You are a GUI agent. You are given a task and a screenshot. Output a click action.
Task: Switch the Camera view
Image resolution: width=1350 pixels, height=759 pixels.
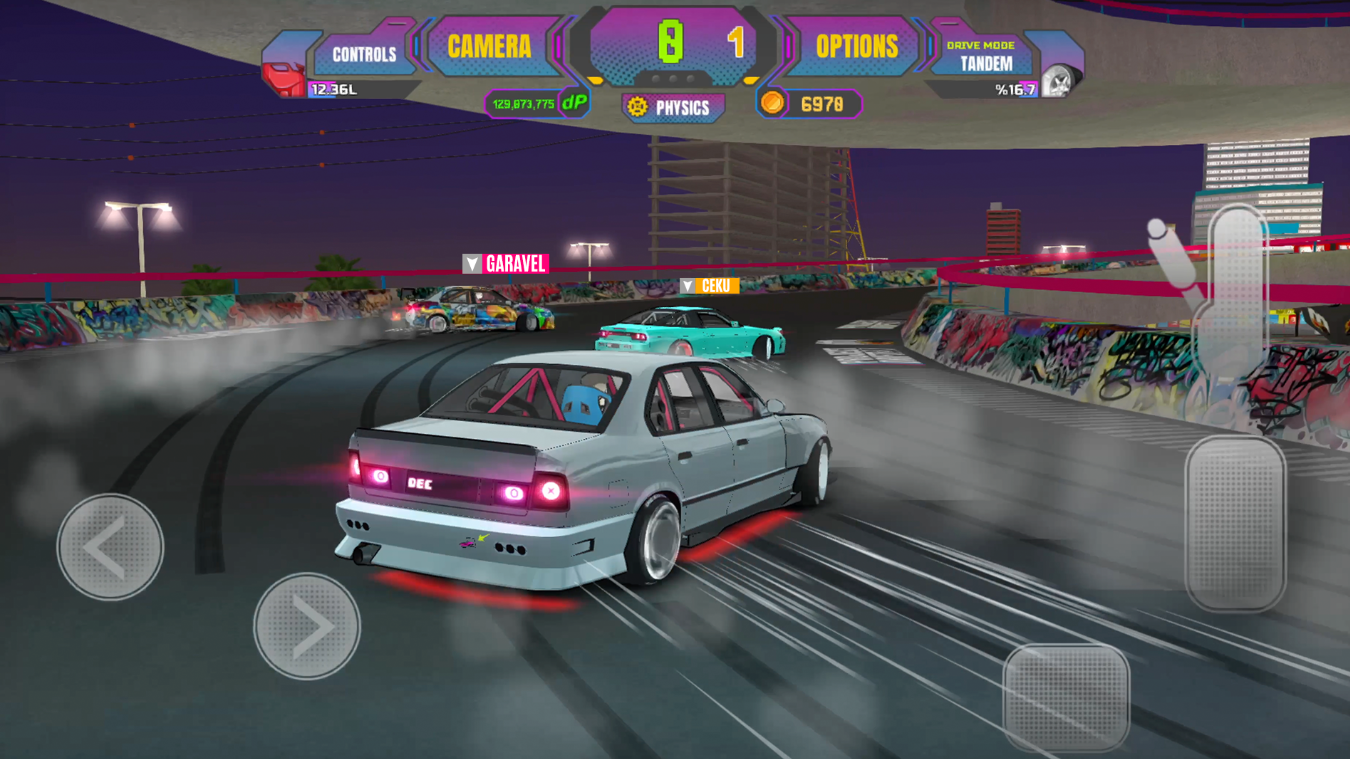pos(489,47)
